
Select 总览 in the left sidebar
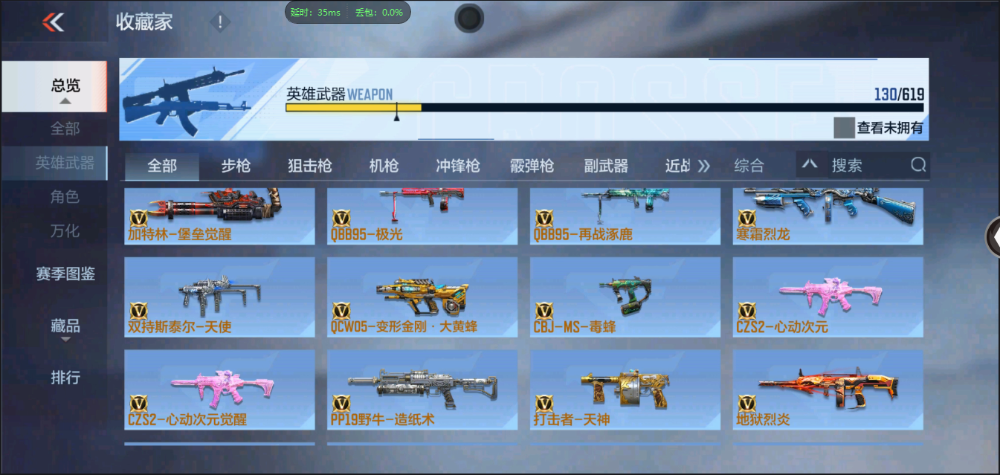[x=66, y=87]
